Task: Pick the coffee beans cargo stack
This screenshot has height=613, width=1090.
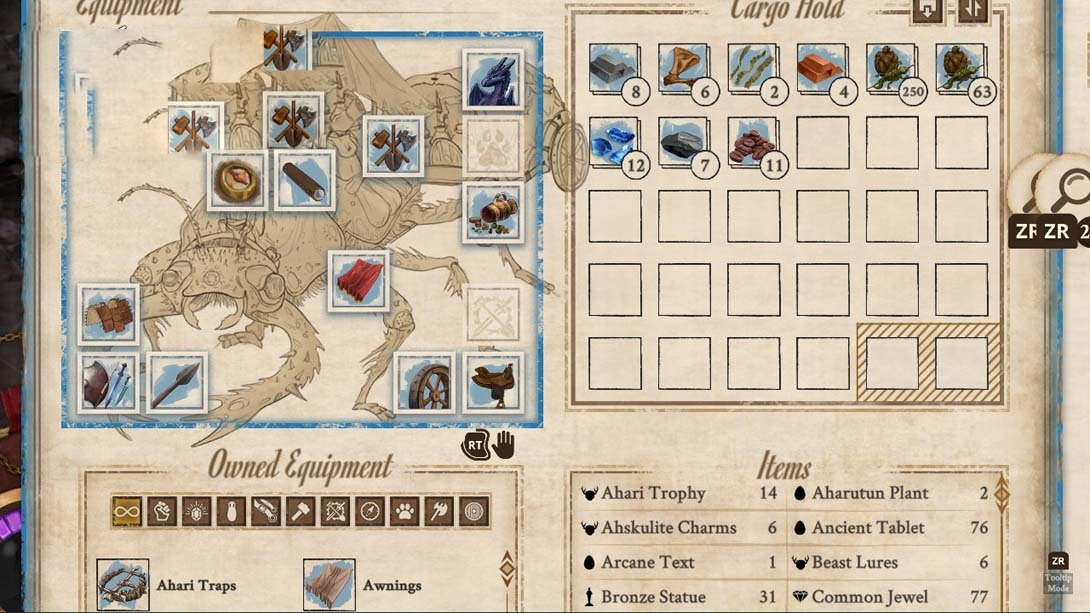Action: [x=752, y=143]
